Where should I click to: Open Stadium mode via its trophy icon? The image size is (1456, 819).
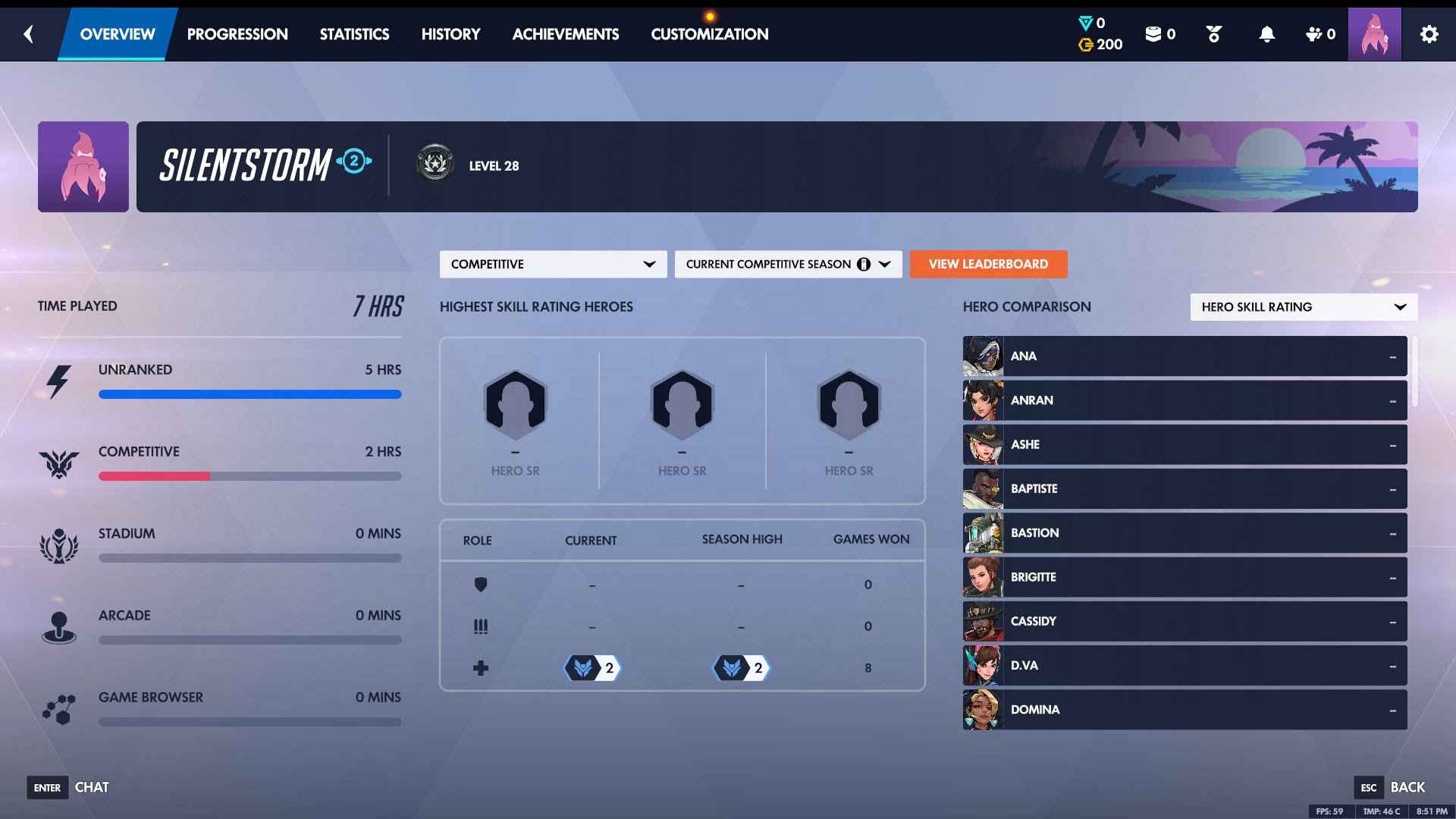coord(61,542)
